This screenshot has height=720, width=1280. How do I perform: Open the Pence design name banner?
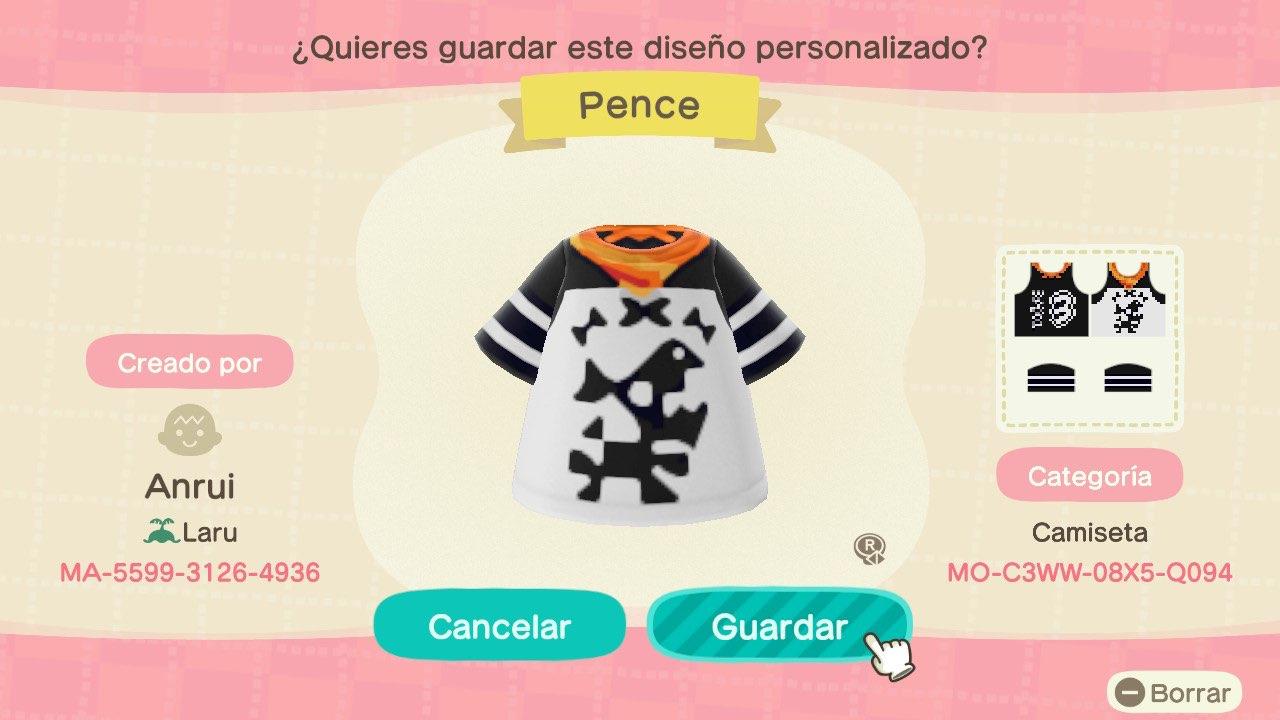[x=640, y=104]
